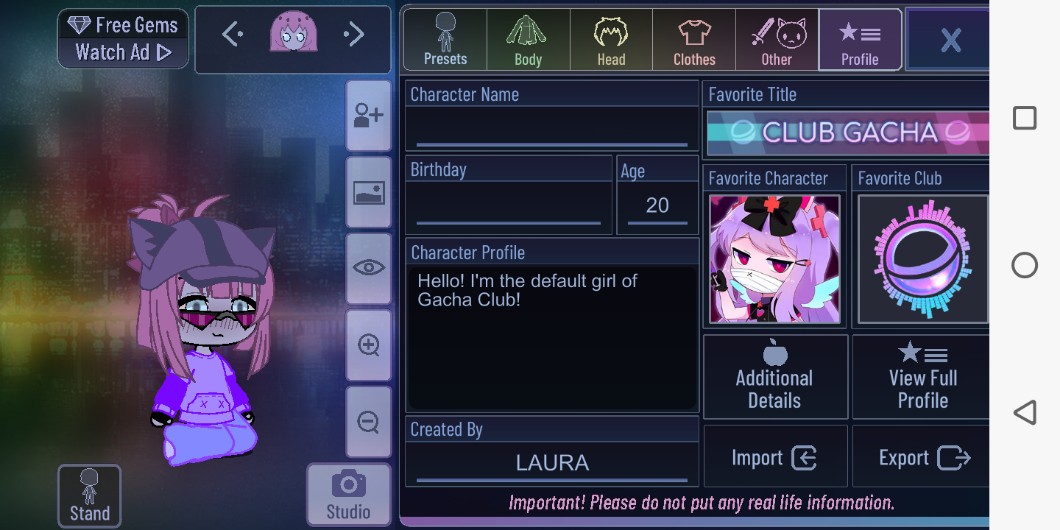
Task: Open the Body customization tab
Action: (x=528, y=40)
